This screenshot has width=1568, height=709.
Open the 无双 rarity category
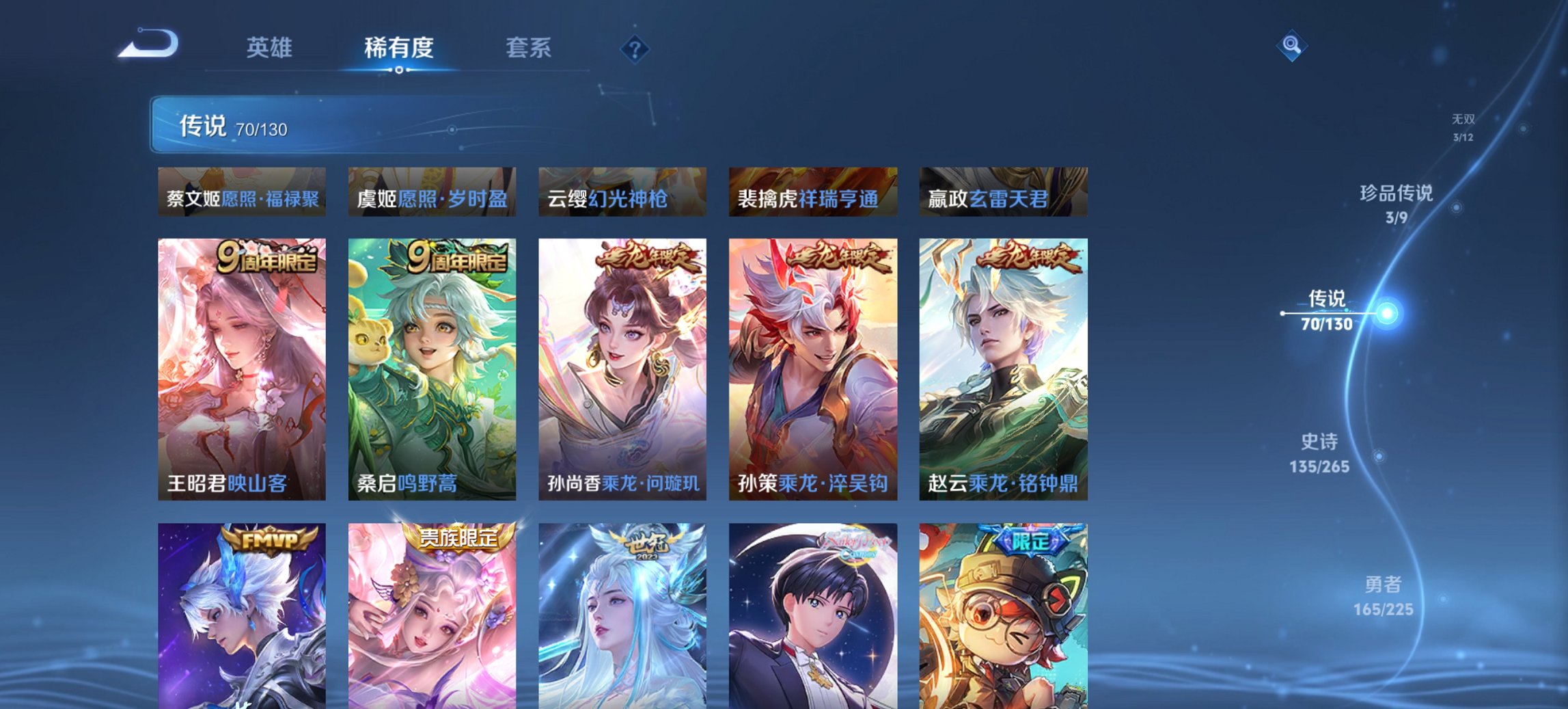point(1463,125)
